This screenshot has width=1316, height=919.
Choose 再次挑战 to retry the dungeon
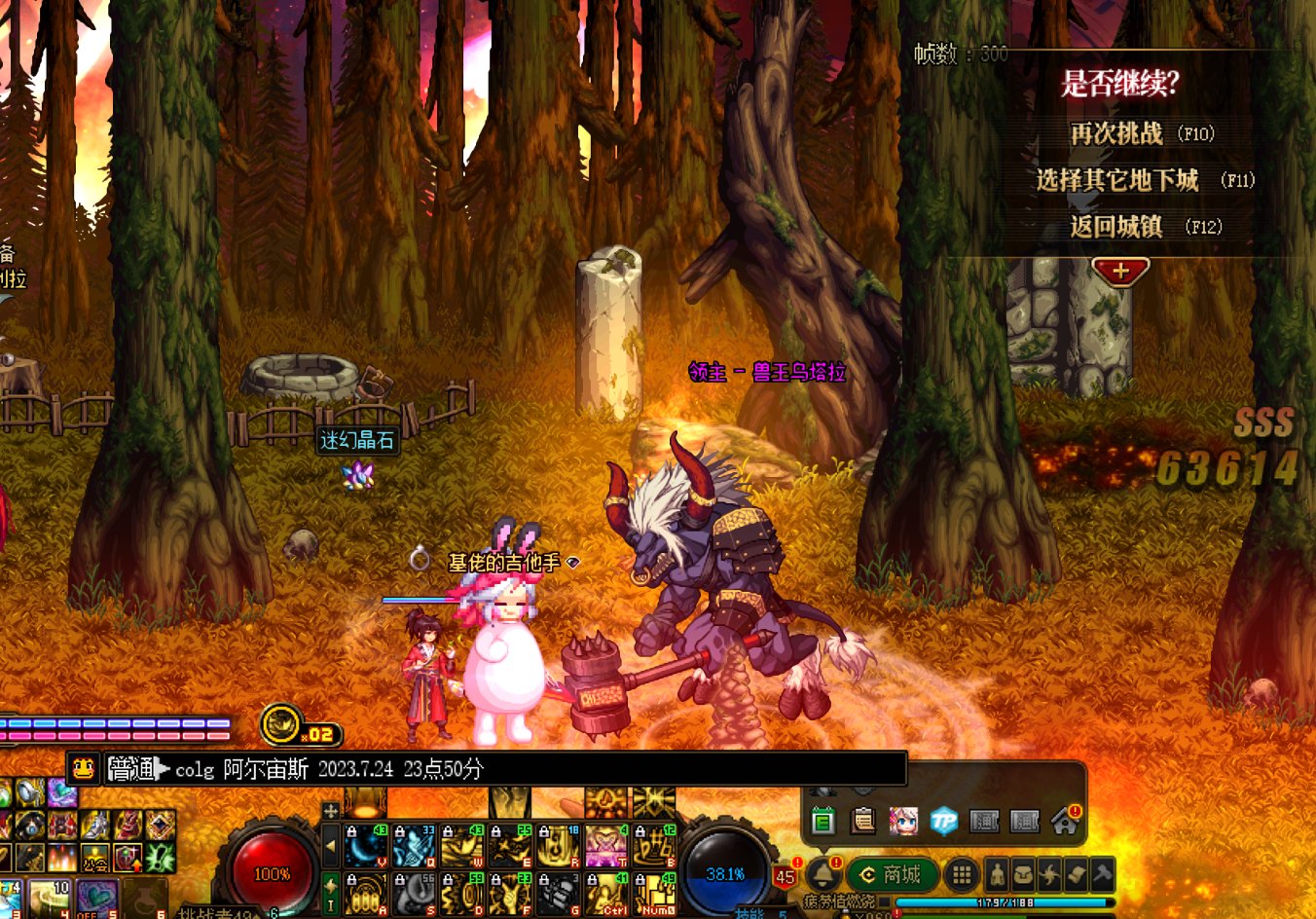coord(1116,133)
